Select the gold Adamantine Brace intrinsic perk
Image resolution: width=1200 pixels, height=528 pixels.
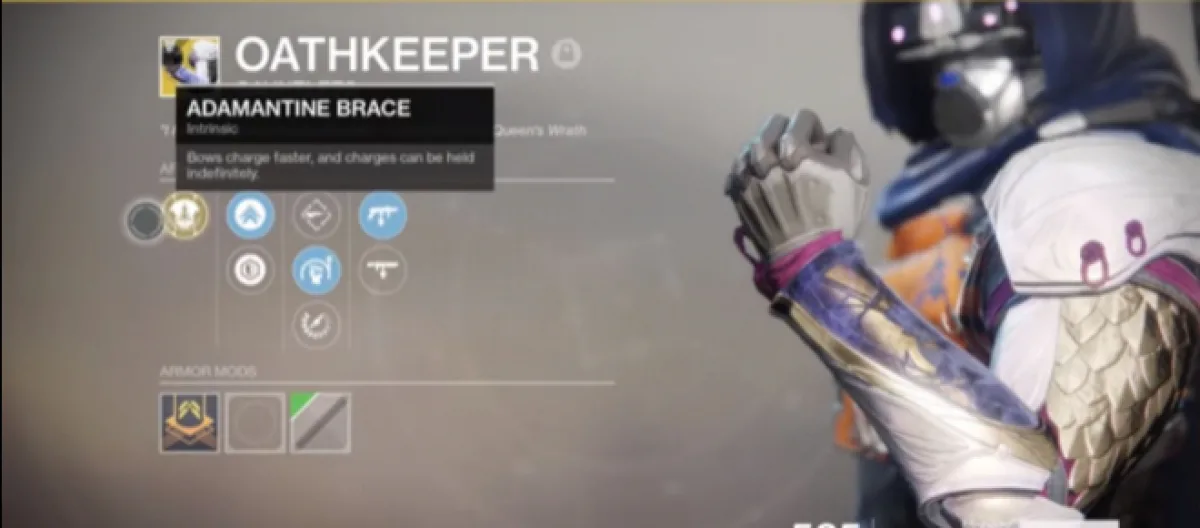pos(185,215)
